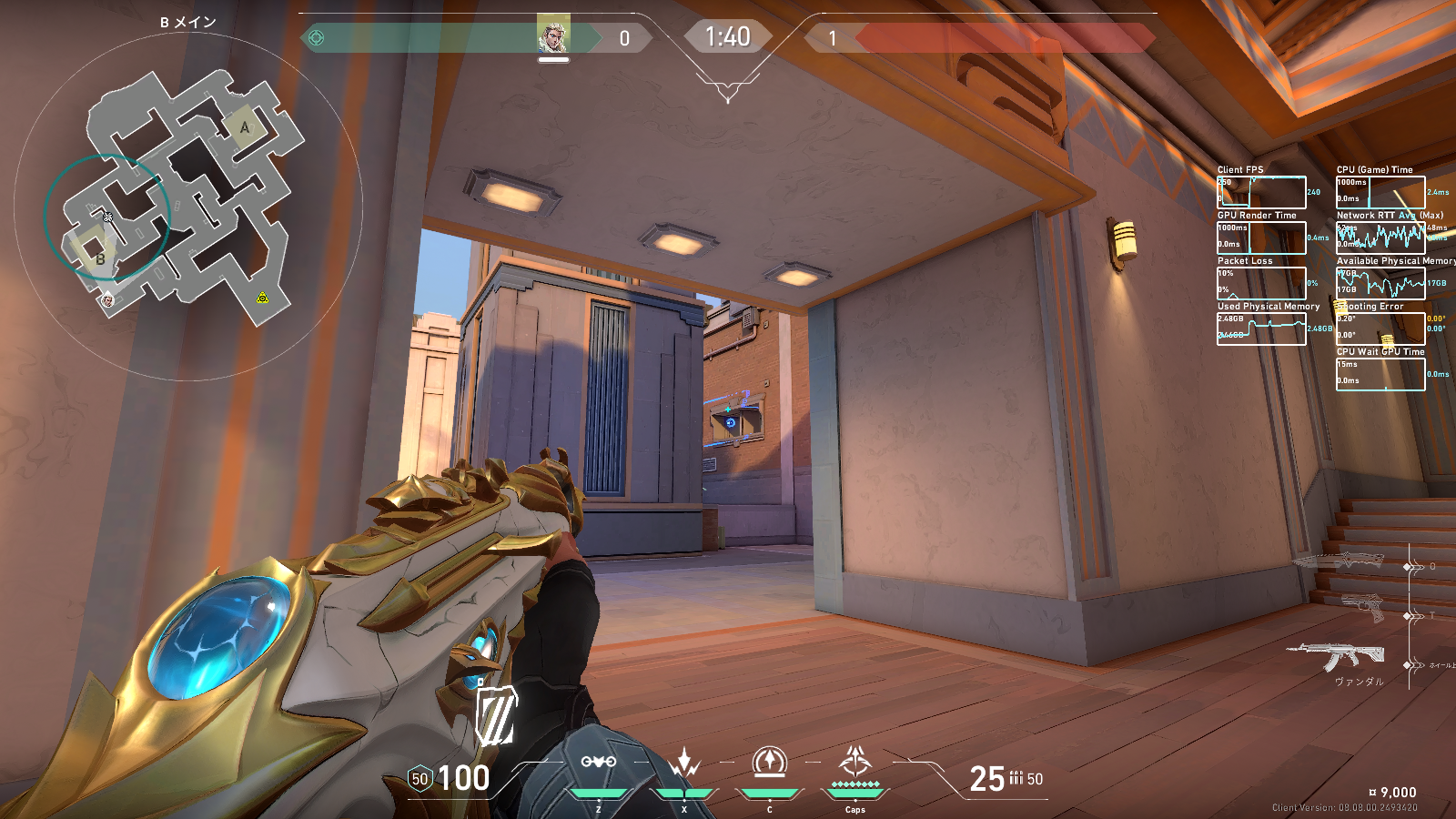This screenshot has height=819, width=1456.
Task: Select the A site marker on minimap
Action: 243,127
